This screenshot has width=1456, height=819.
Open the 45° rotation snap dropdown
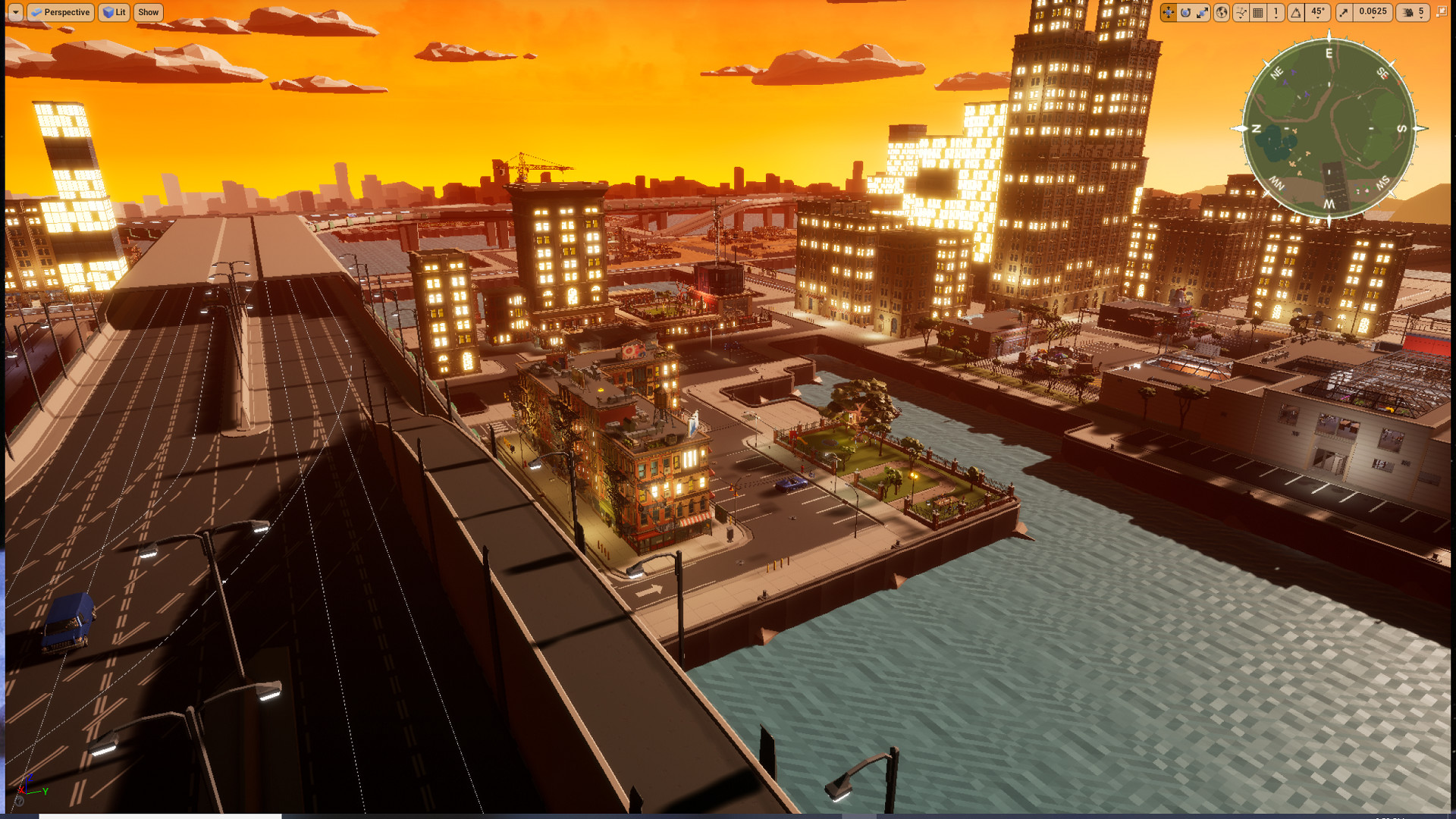[x=1318, y=12]
